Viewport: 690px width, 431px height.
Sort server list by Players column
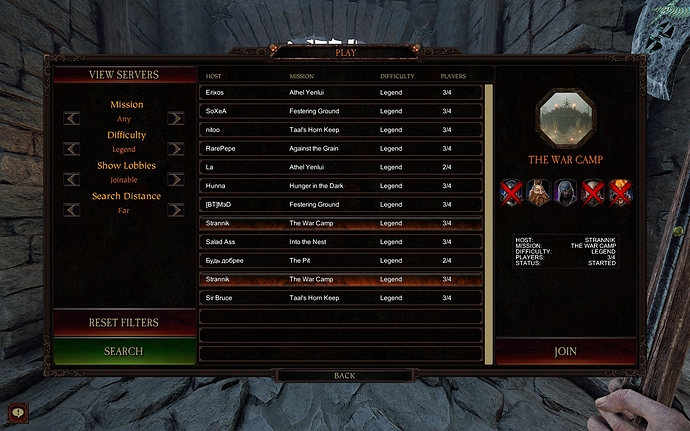click(x=453, y=76)
